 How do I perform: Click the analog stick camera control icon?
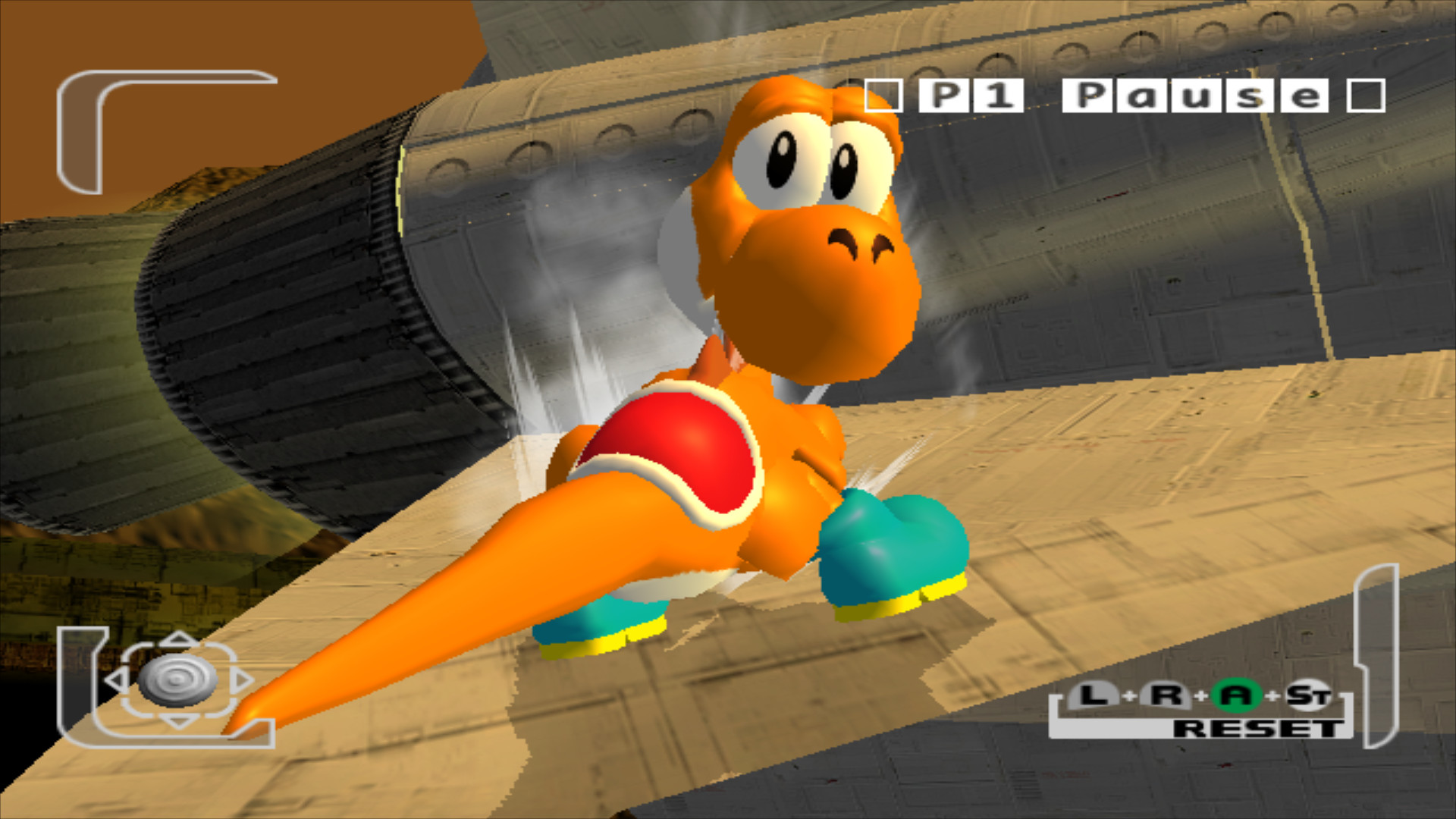(179, 681)
